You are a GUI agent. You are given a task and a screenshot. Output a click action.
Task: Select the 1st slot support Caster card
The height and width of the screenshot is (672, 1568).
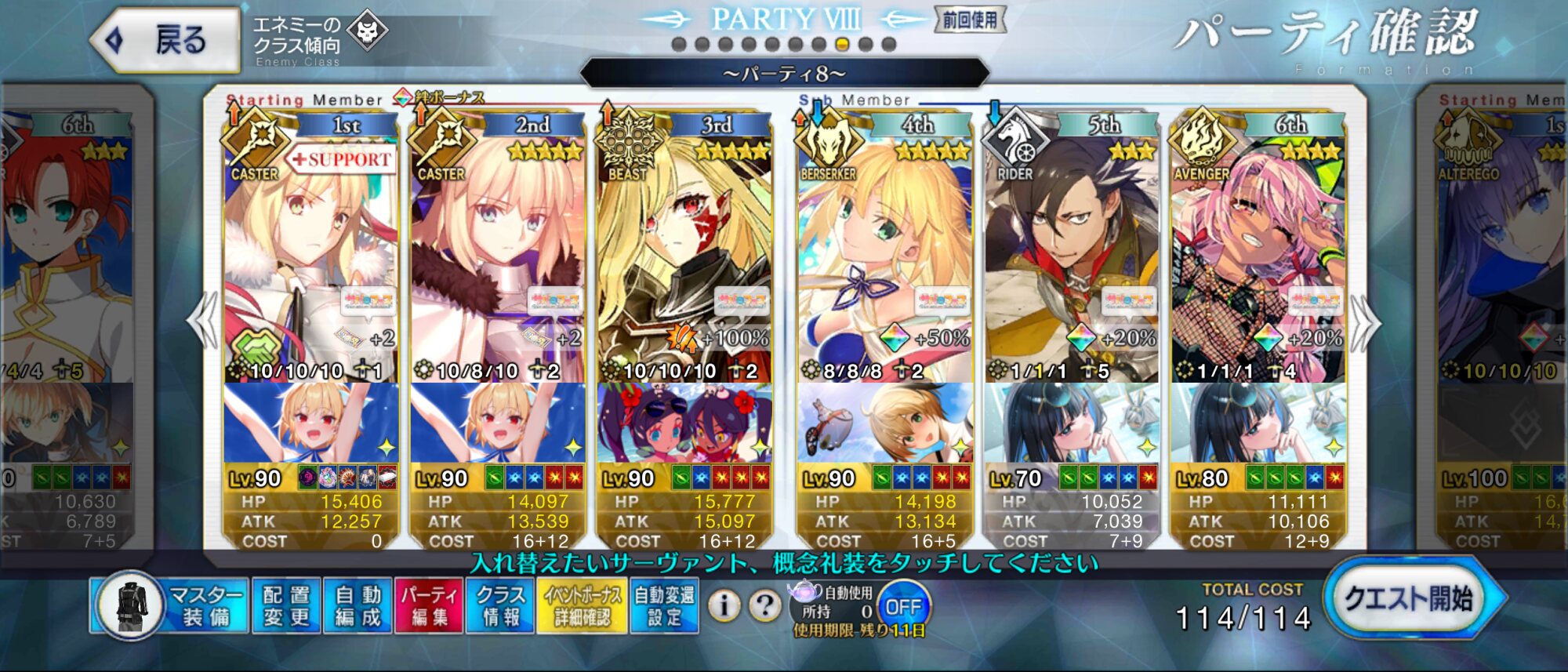coord(310,259)
